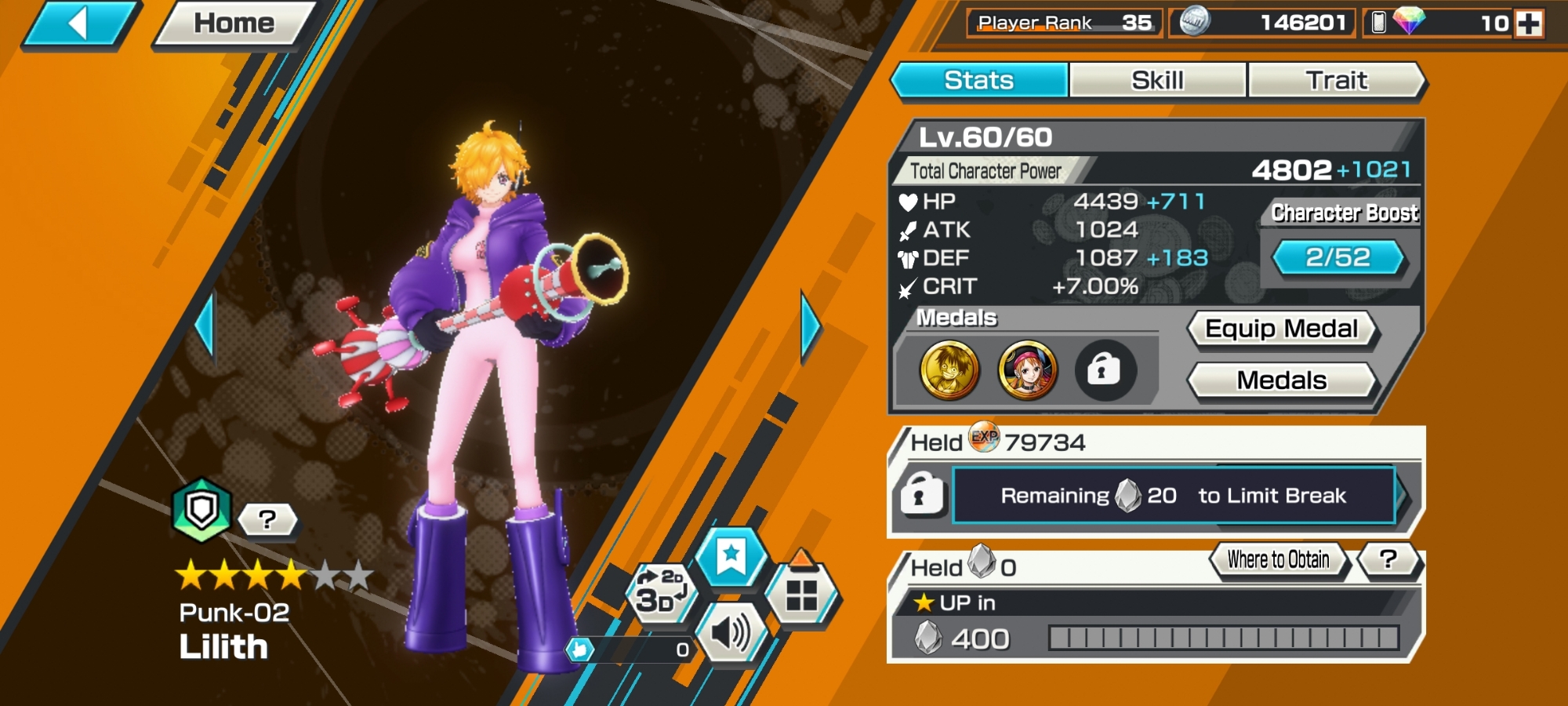Open the Medals list button
The width and height of the screenshot is (1568, 706).
1281,380
